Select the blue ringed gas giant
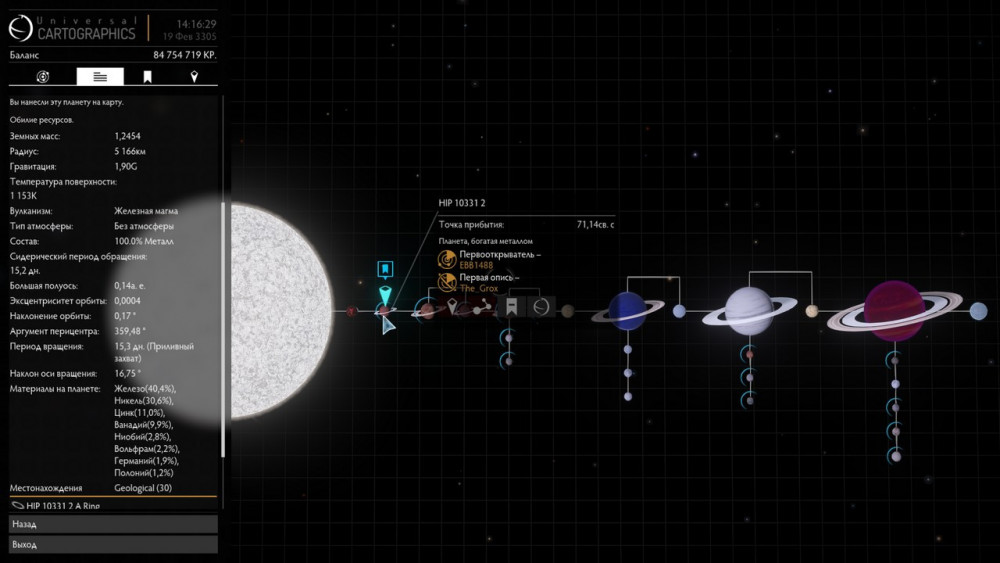 [627, 311]
